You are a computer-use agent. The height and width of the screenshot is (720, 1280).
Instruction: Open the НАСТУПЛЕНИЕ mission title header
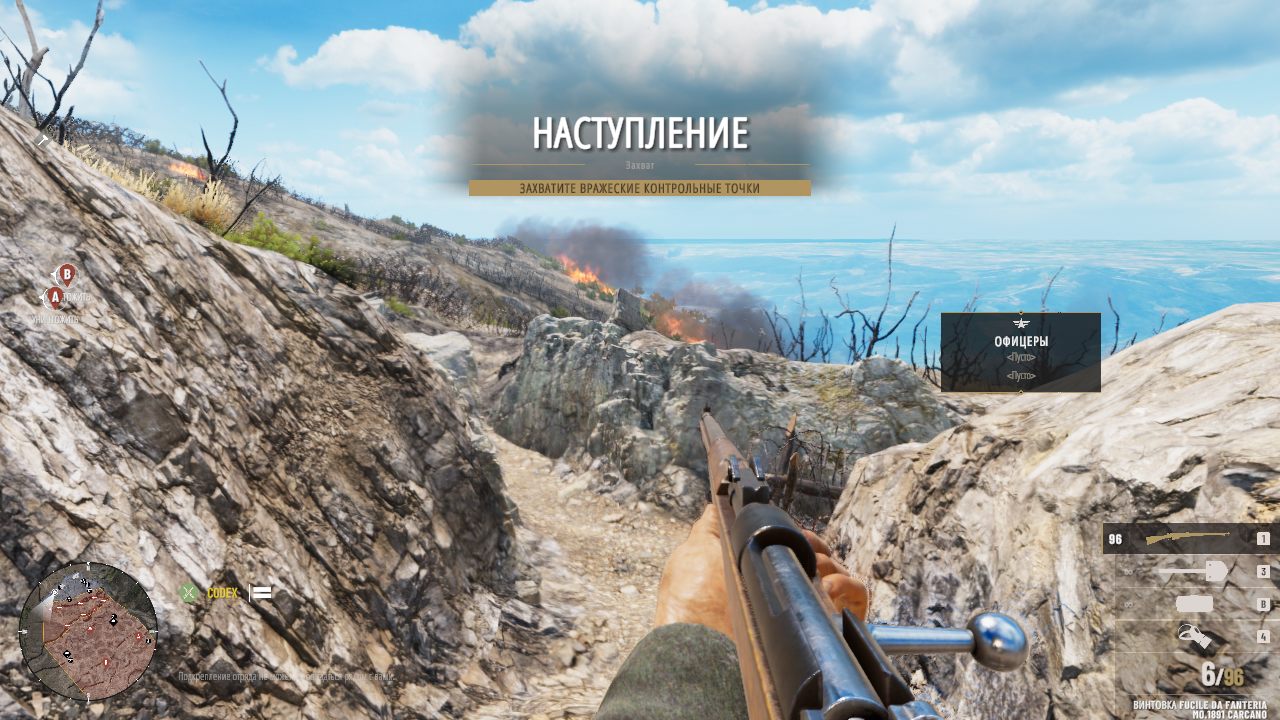pyautogui.click(x=640, y=131)
